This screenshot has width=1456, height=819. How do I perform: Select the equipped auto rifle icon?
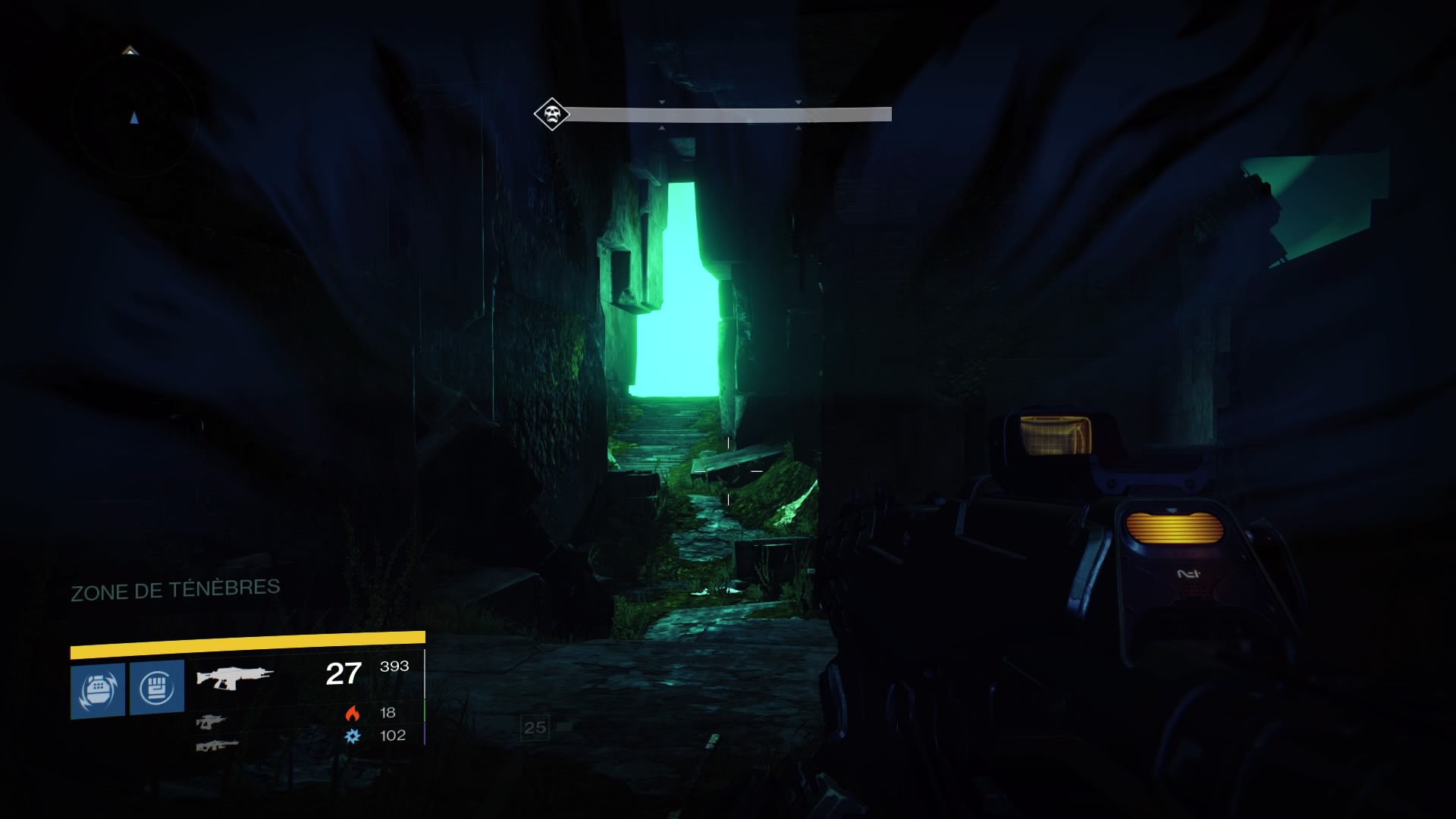234,676
